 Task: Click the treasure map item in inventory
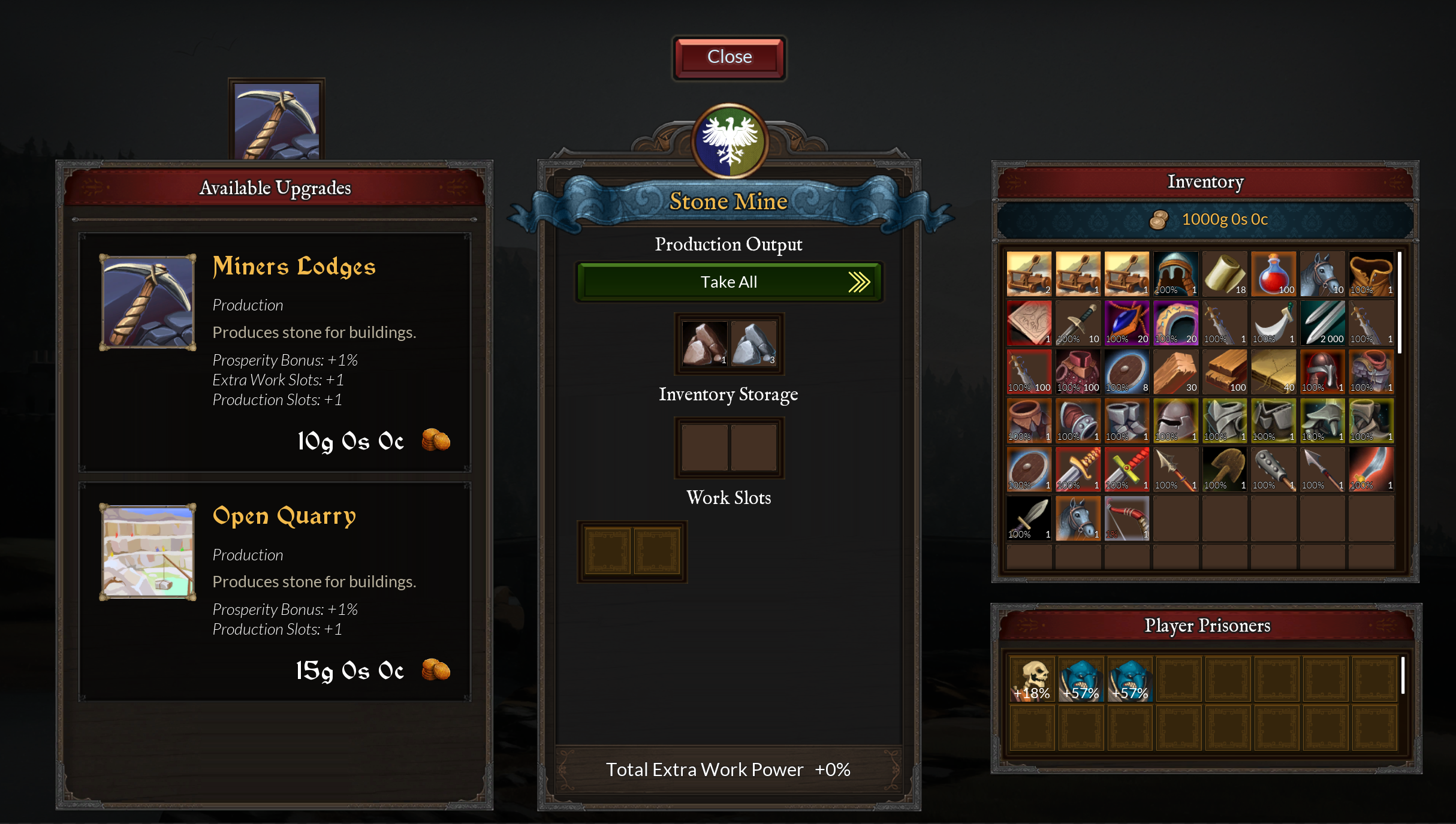1274,372
